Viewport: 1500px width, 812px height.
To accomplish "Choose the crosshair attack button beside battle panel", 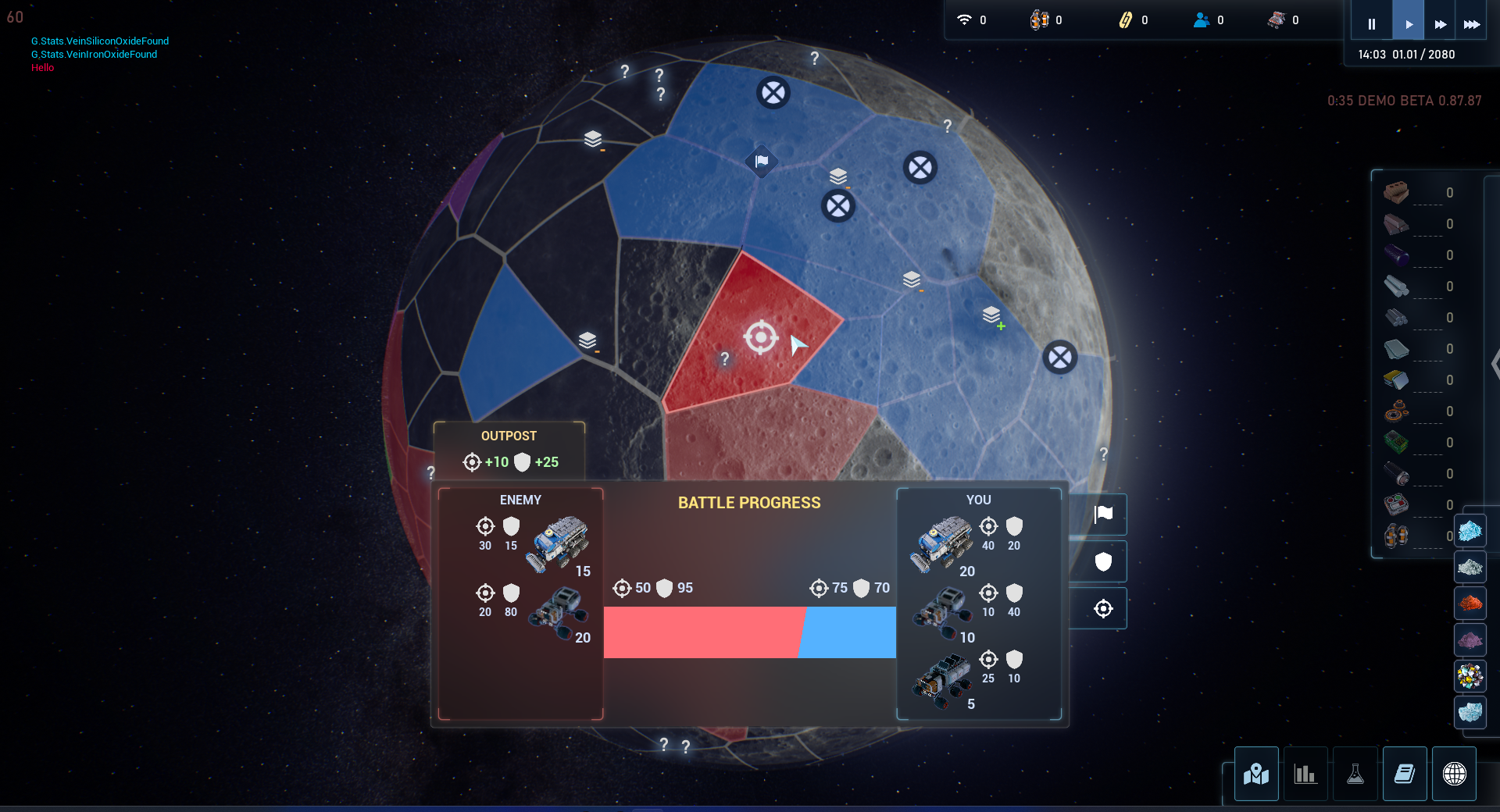I will (x=1103, y=608).
